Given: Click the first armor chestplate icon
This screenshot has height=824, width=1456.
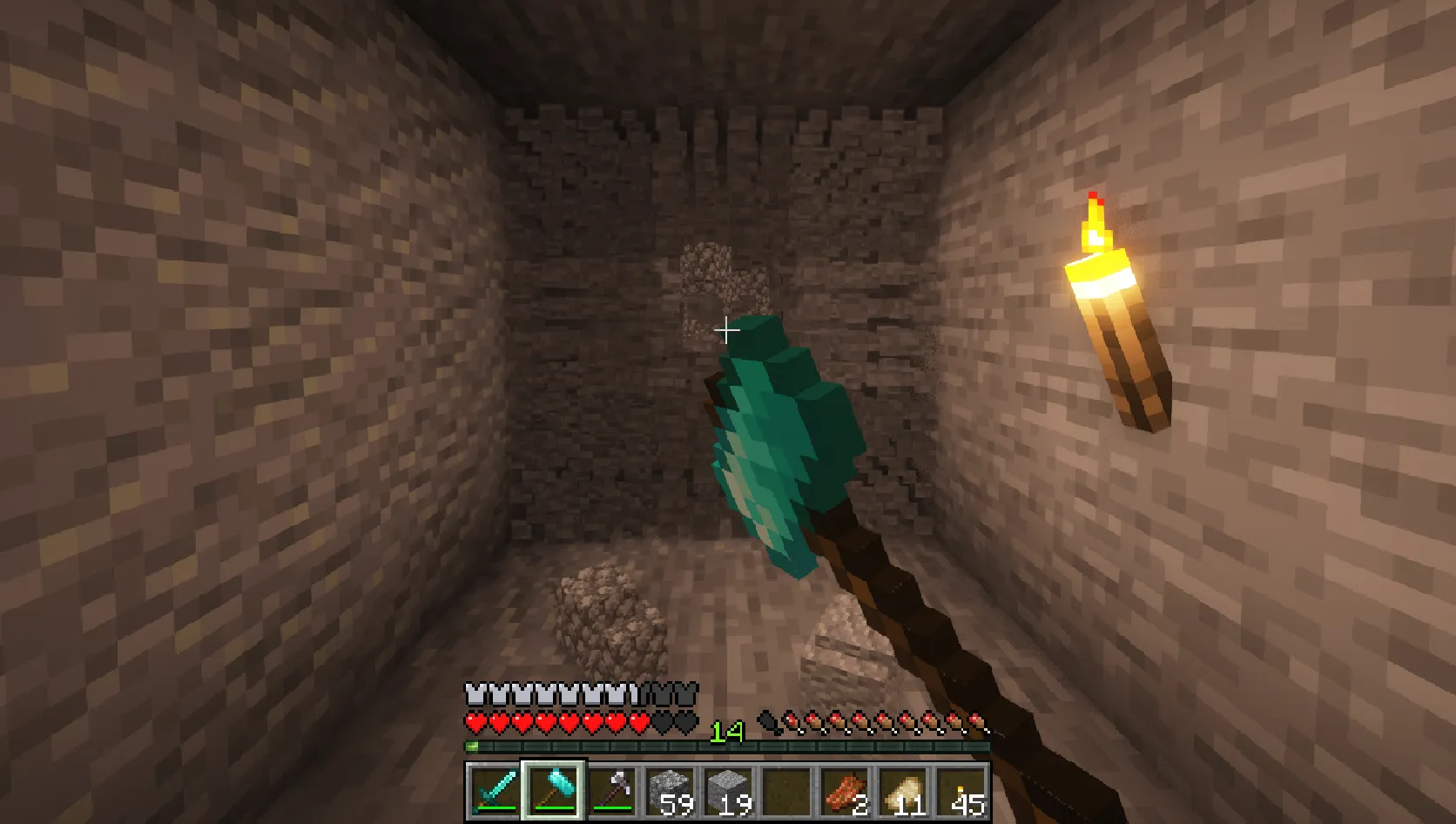Looking at the screenshot, I should coord(474,692).
